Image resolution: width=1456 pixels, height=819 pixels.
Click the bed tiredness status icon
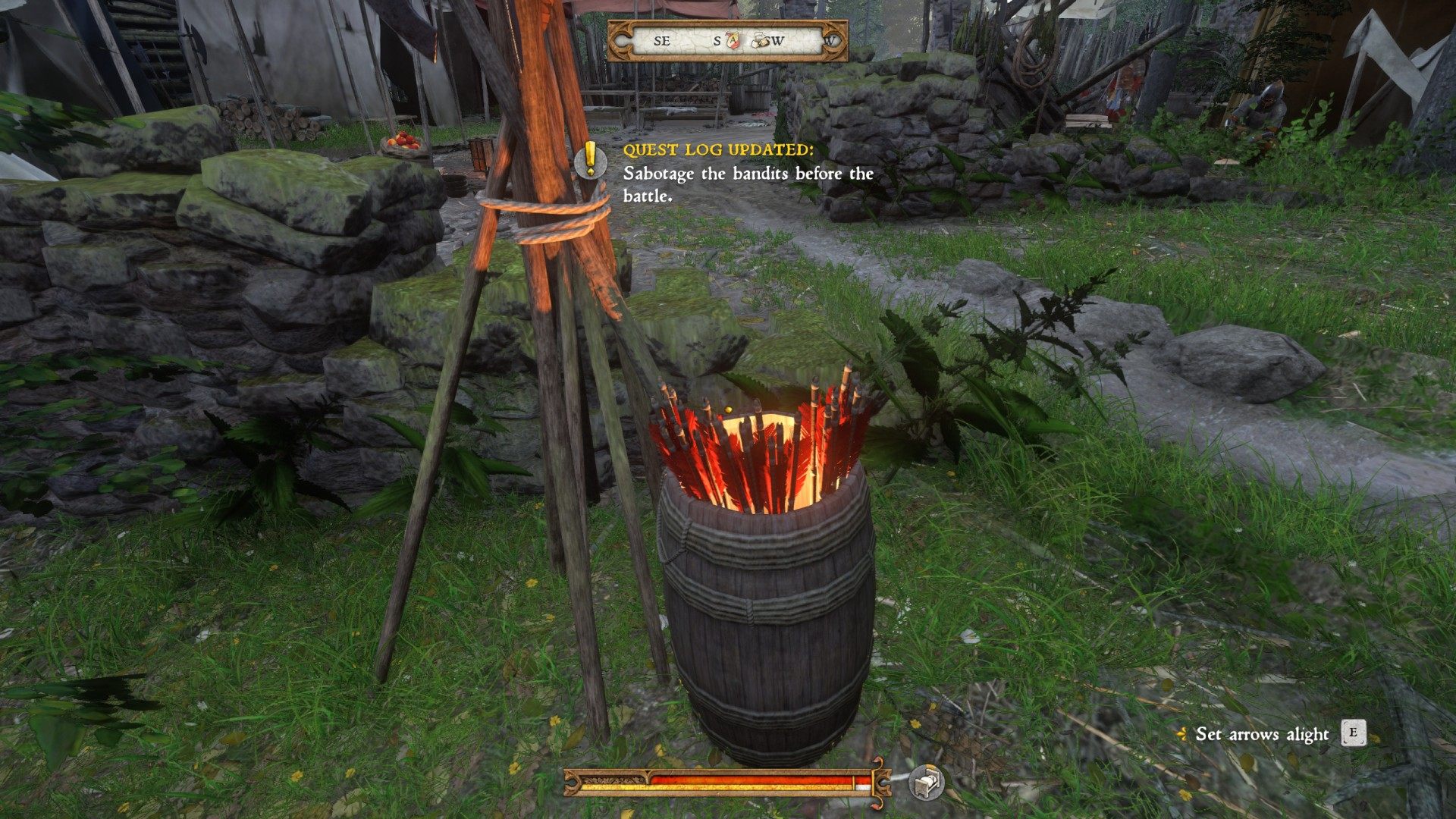[x=927, y=781]
